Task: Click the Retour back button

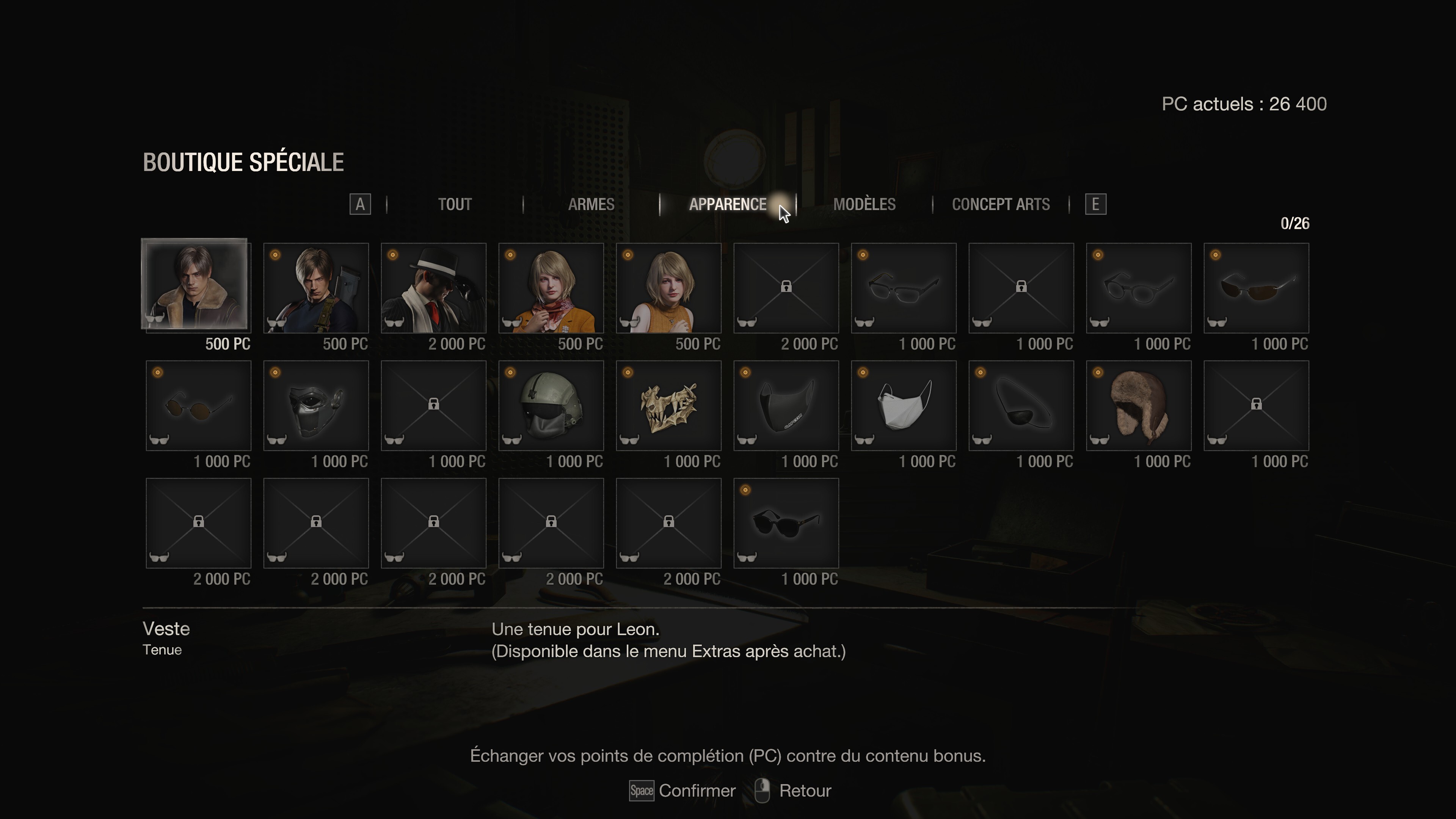Action: pyautogui.click(x=794, y=790)
